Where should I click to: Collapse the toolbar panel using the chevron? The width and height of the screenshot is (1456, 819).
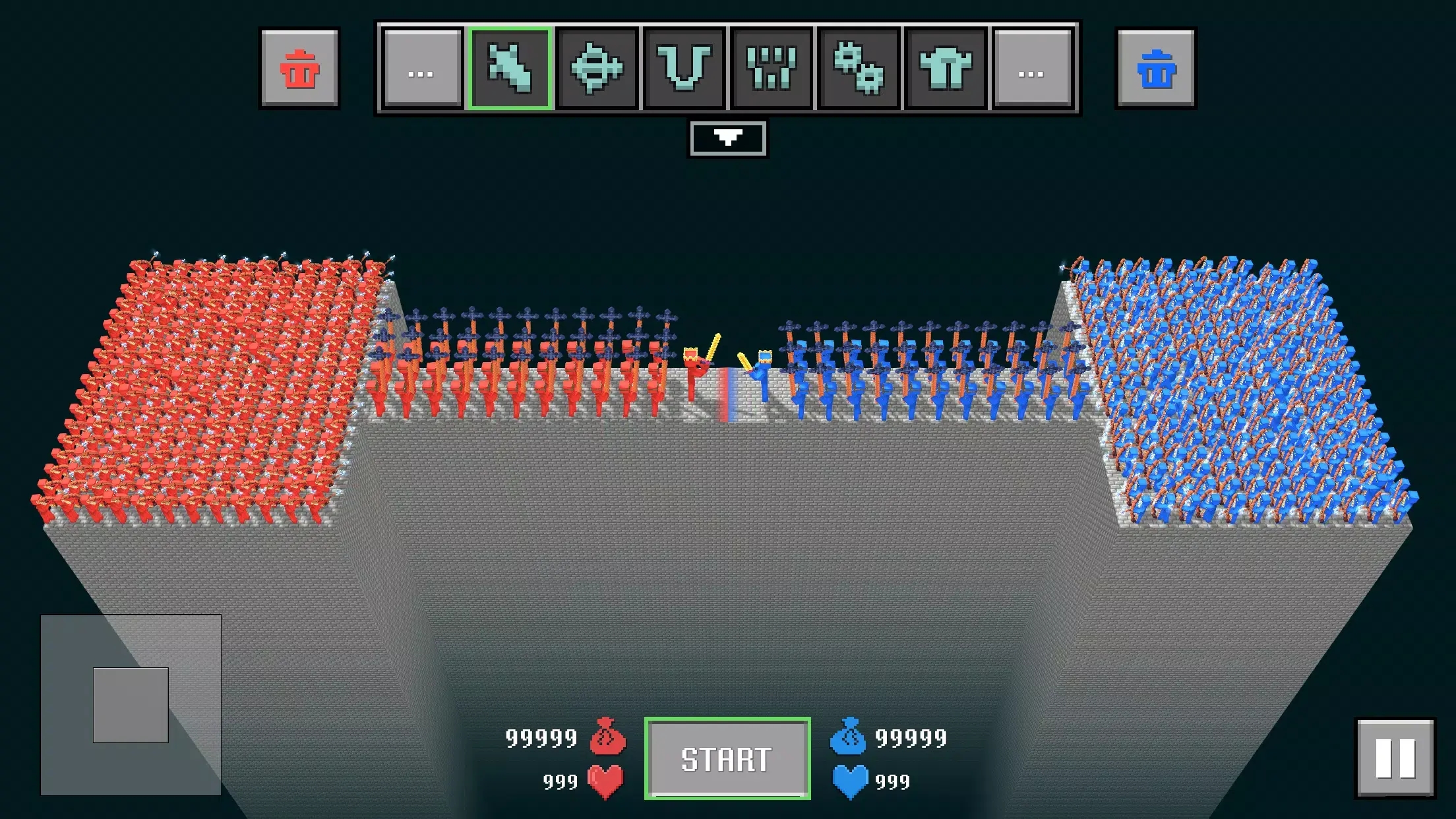727,138
